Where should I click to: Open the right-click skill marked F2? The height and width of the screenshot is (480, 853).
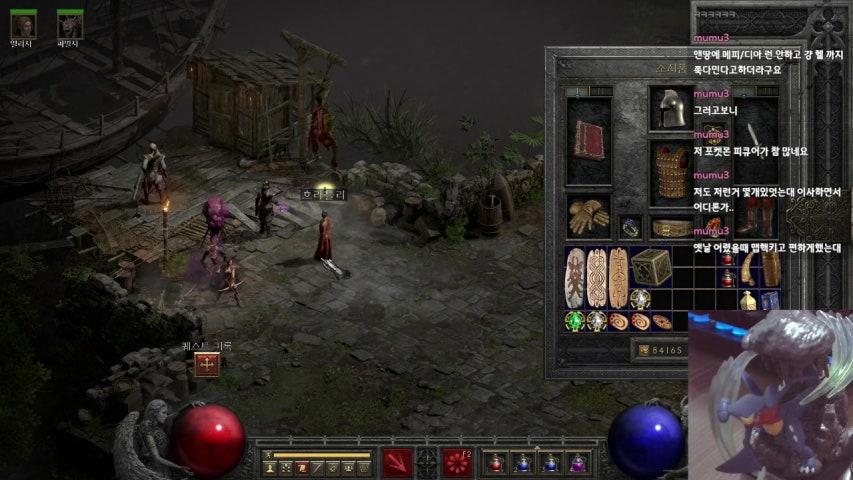(x=458, y=463)
